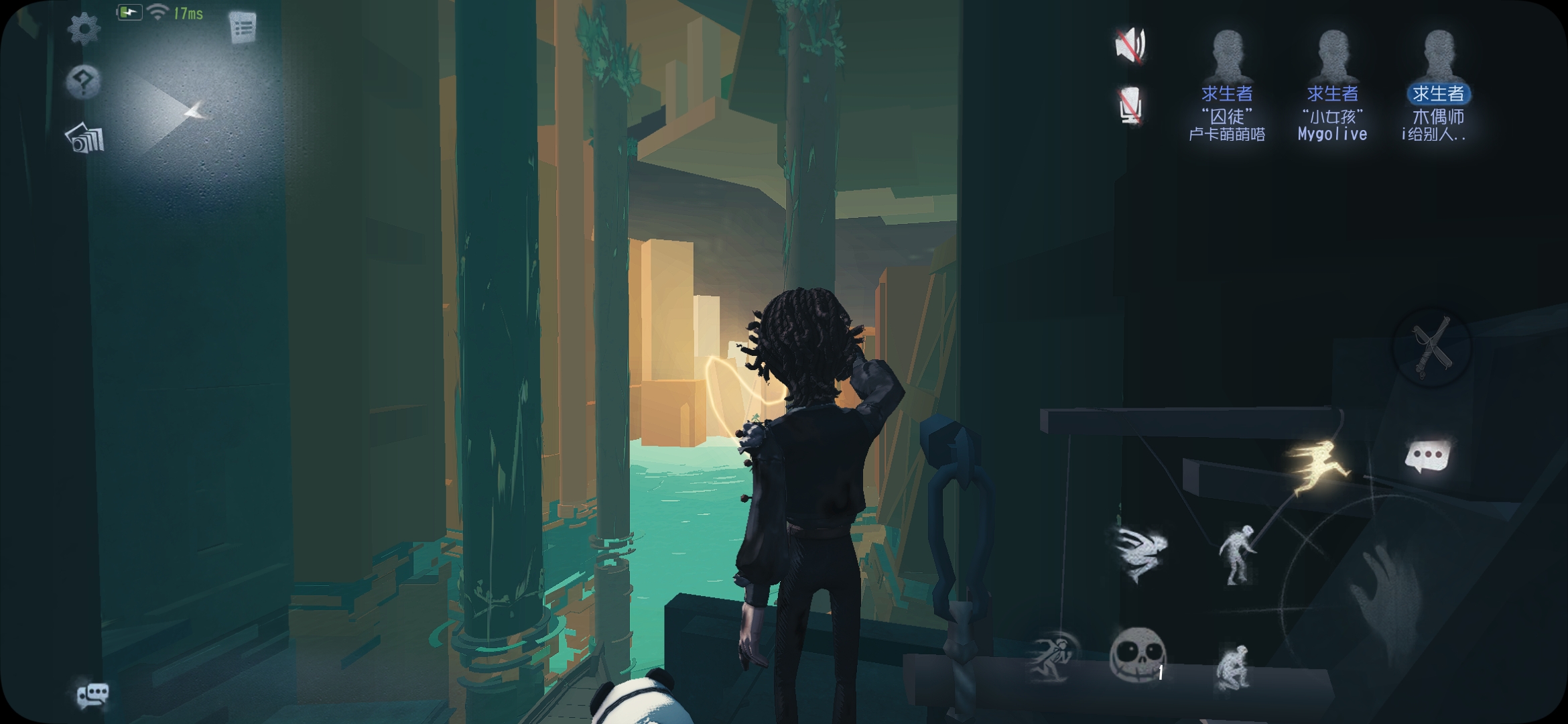Activate the skull mask ability

[x=1138, y=655]
